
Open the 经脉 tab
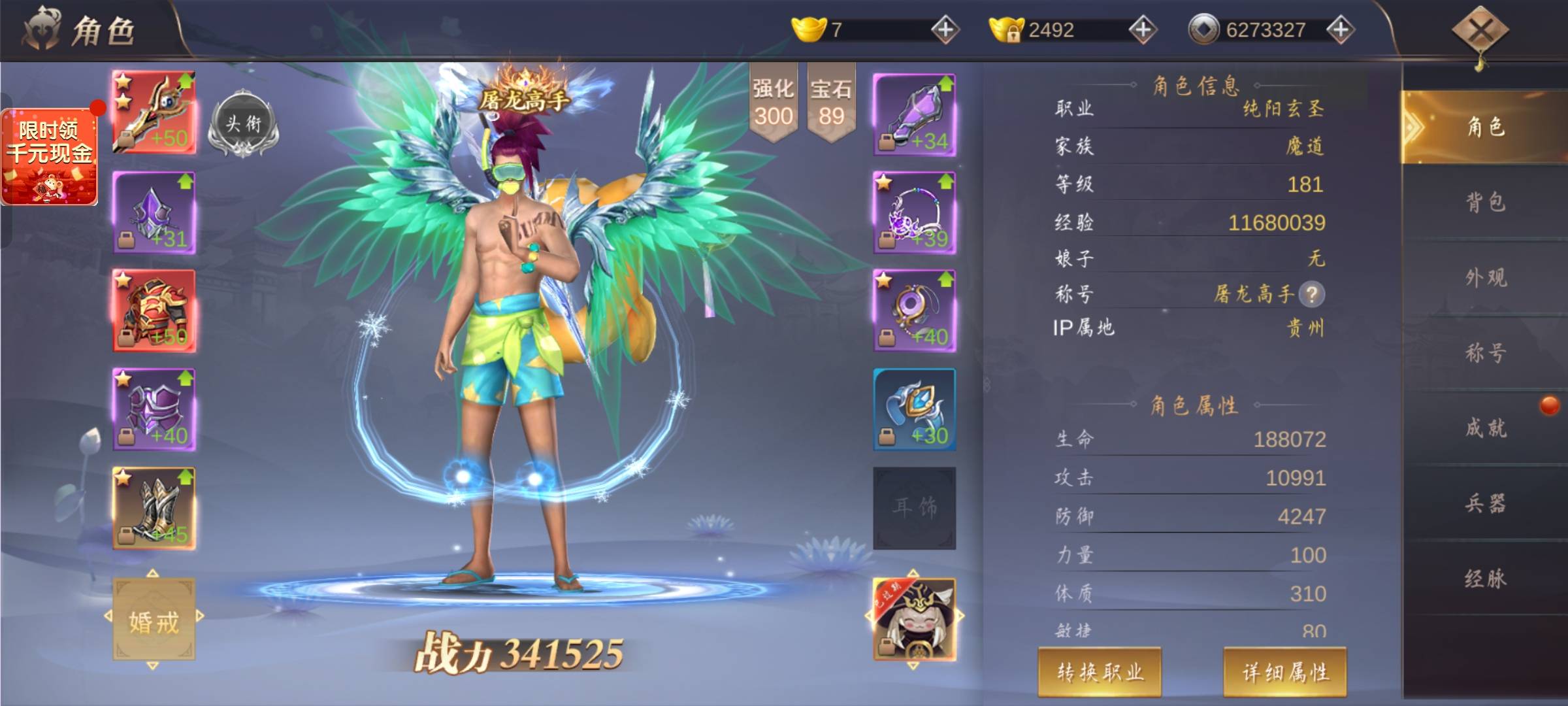(x=1486, y=579)
